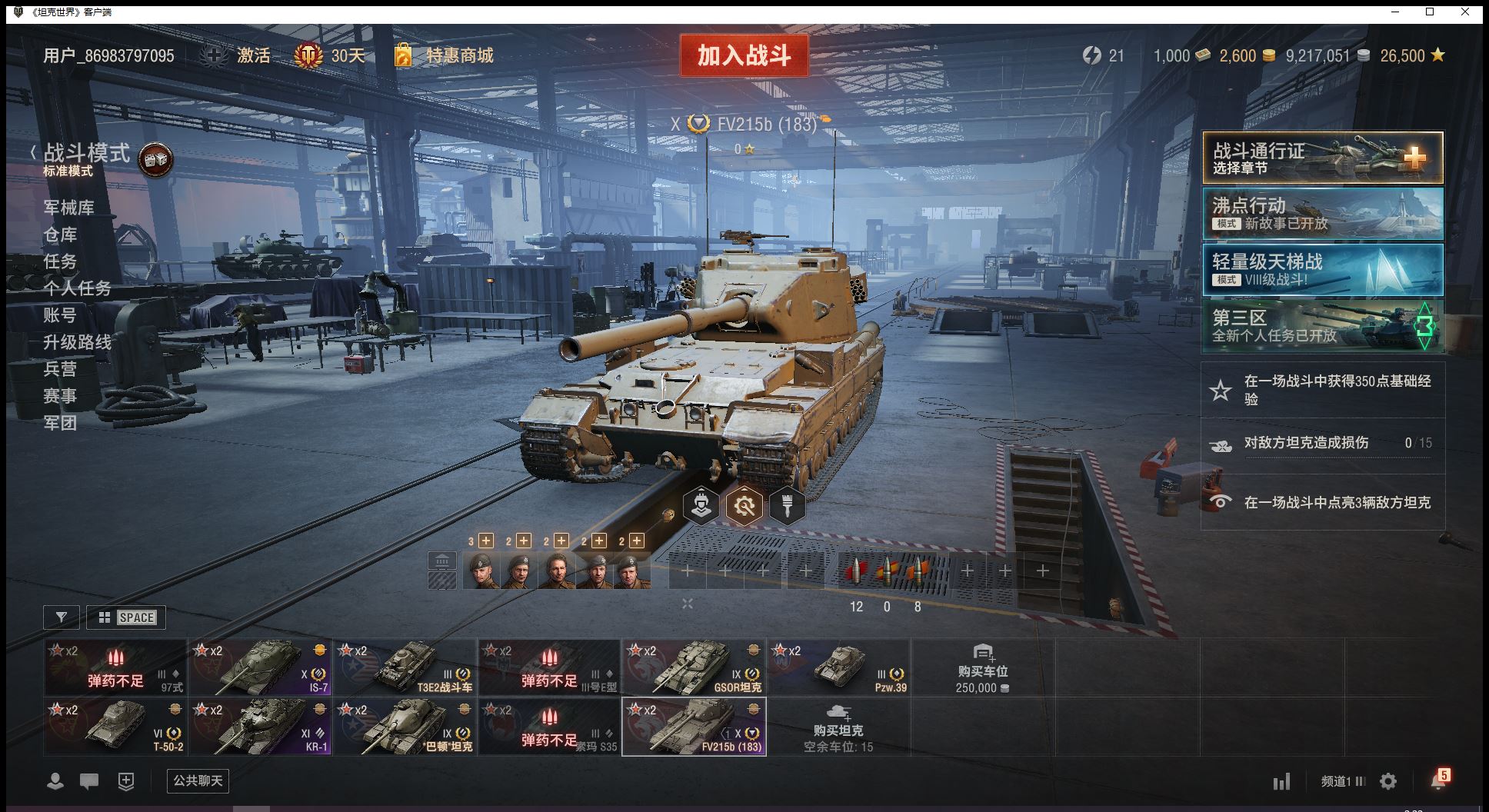Open the 军团 clan page
The width and height of the screenshot is (1489, 812).
click(60, 423)
